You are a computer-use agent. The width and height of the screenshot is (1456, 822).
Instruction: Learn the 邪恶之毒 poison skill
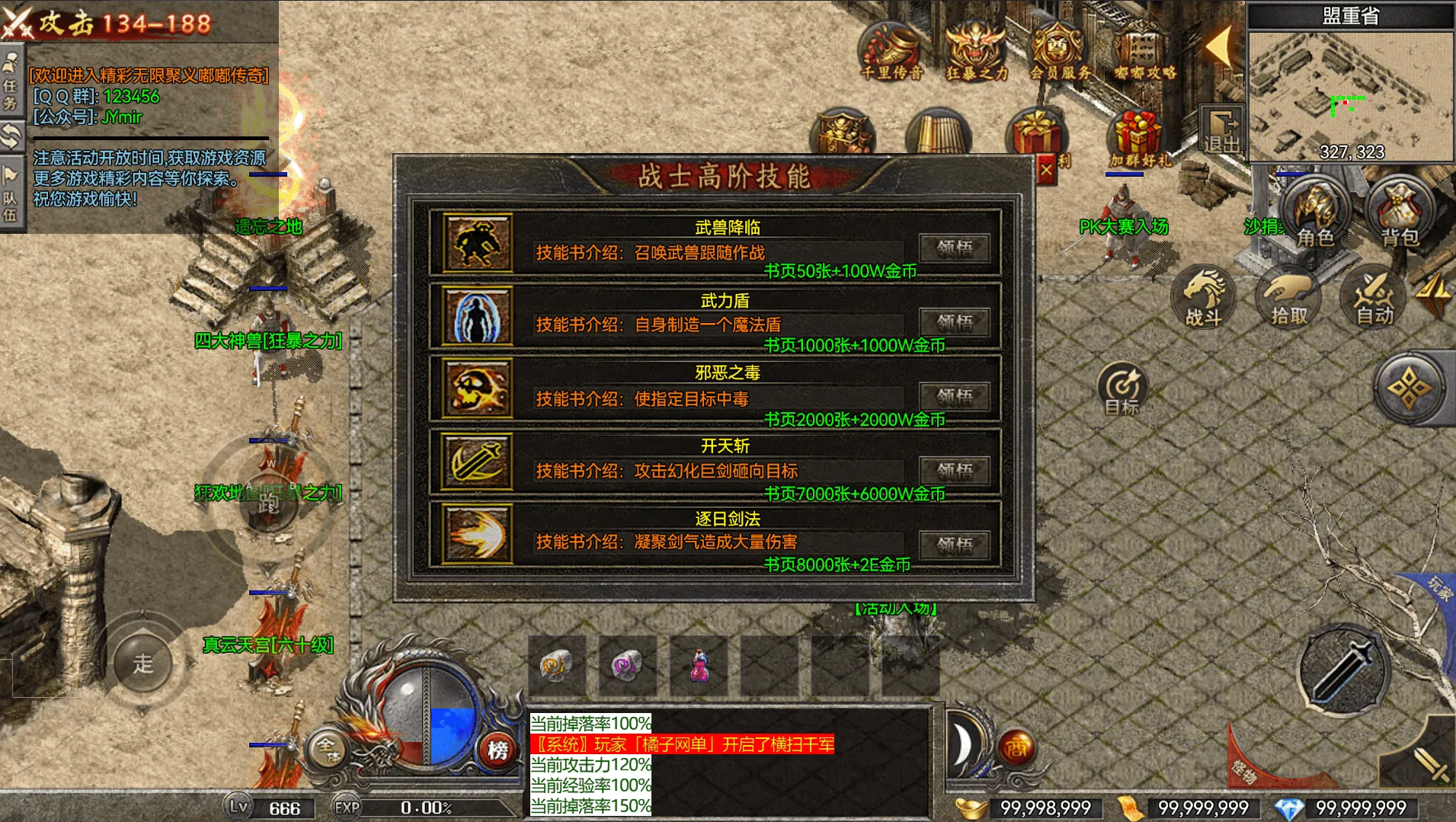pos(954,396)
